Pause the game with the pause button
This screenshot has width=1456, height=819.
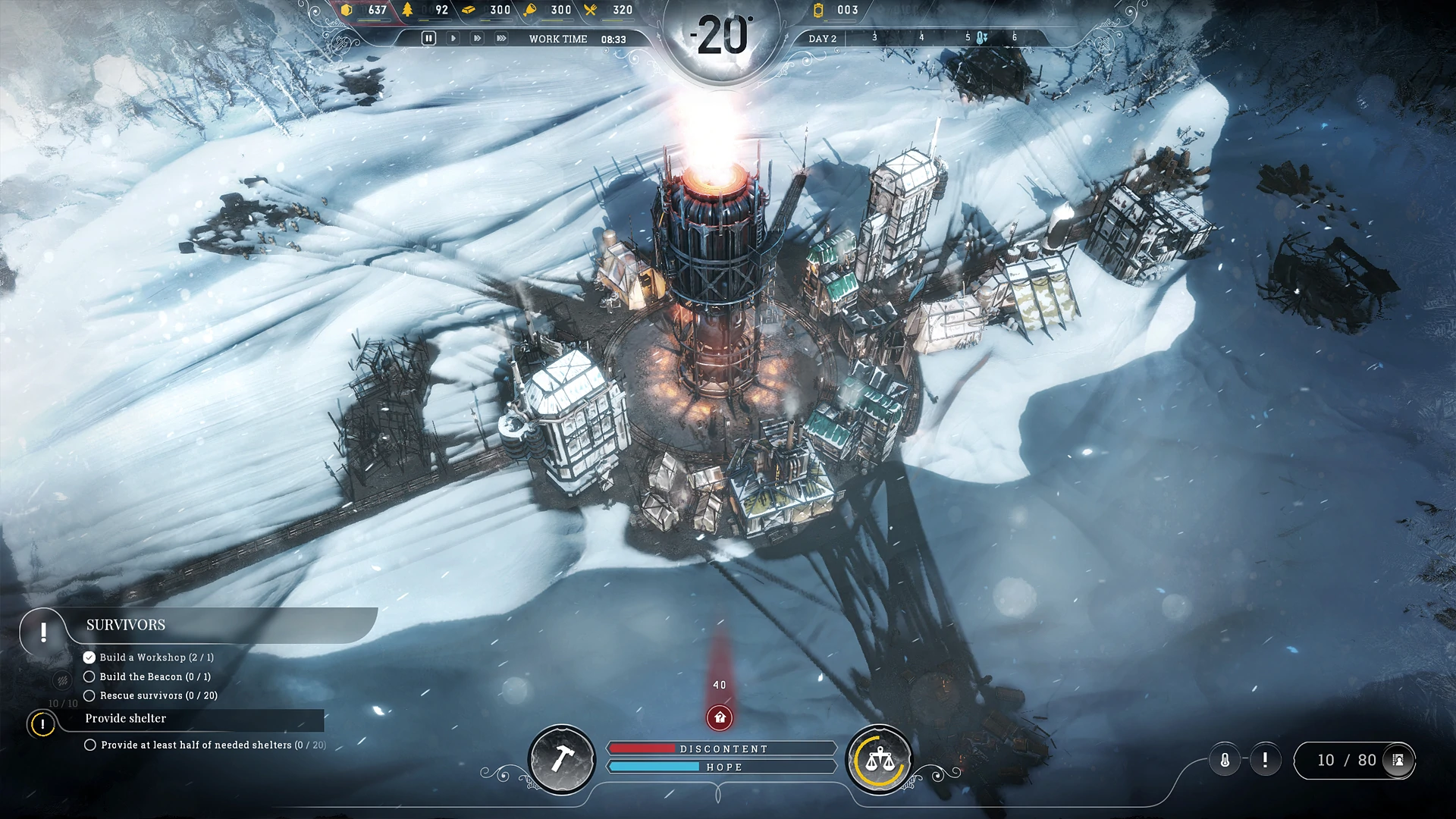click(429, 36)
